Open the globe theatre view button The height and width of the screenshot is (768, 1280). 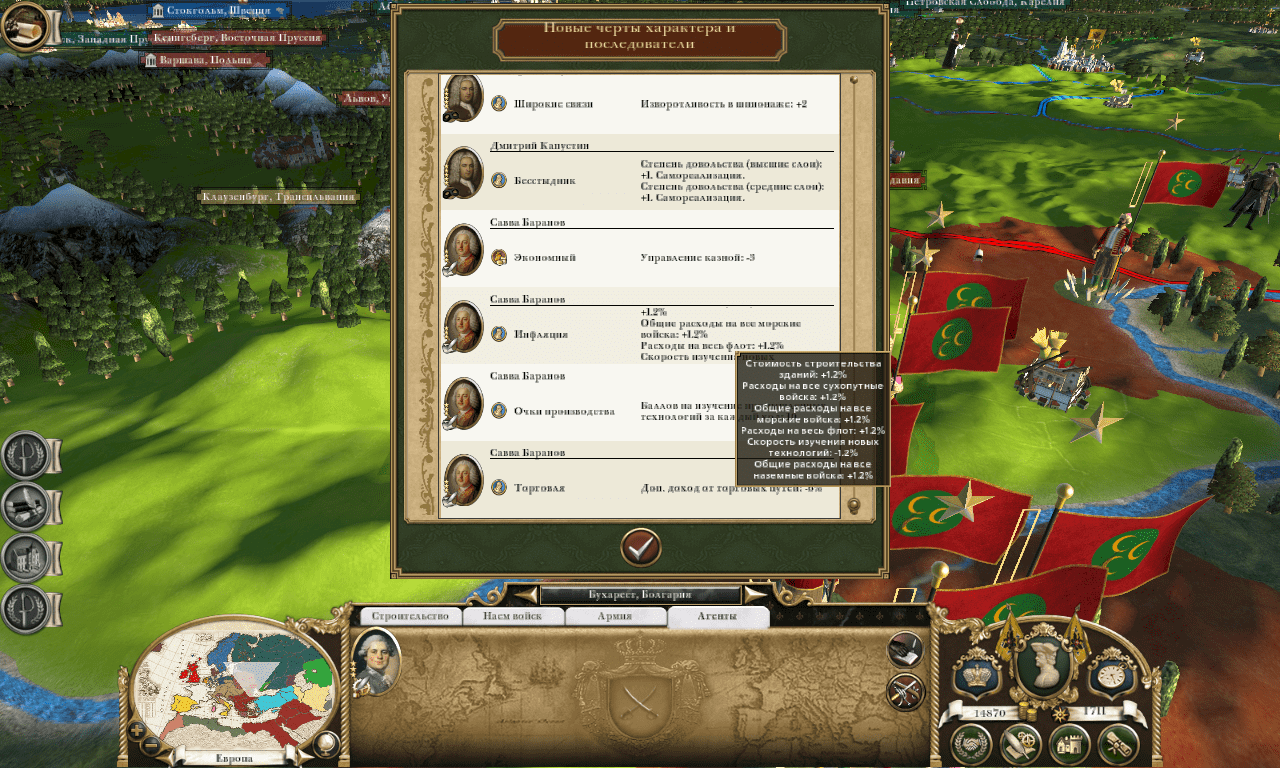click(x=327, y=744)
